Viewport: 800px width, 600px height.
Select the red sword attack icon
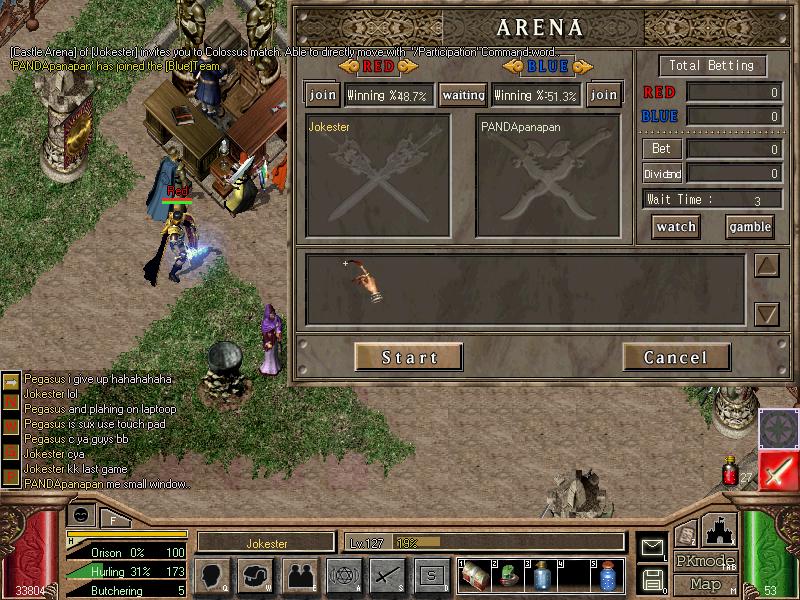coord(778,470)
